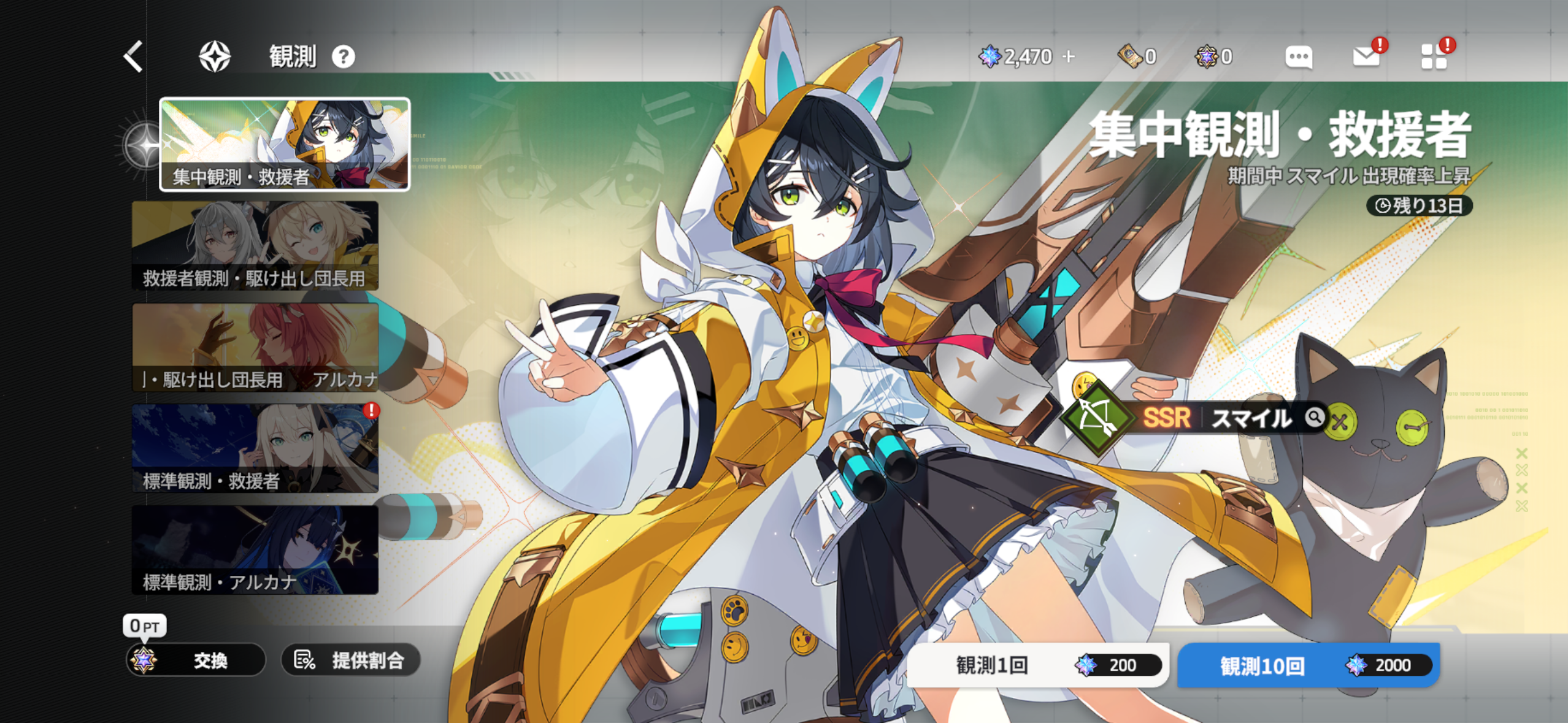Viewport: 1568px width, 723px height.
Task: Go back using the top-left arrow
Action: tap(134, 56)
